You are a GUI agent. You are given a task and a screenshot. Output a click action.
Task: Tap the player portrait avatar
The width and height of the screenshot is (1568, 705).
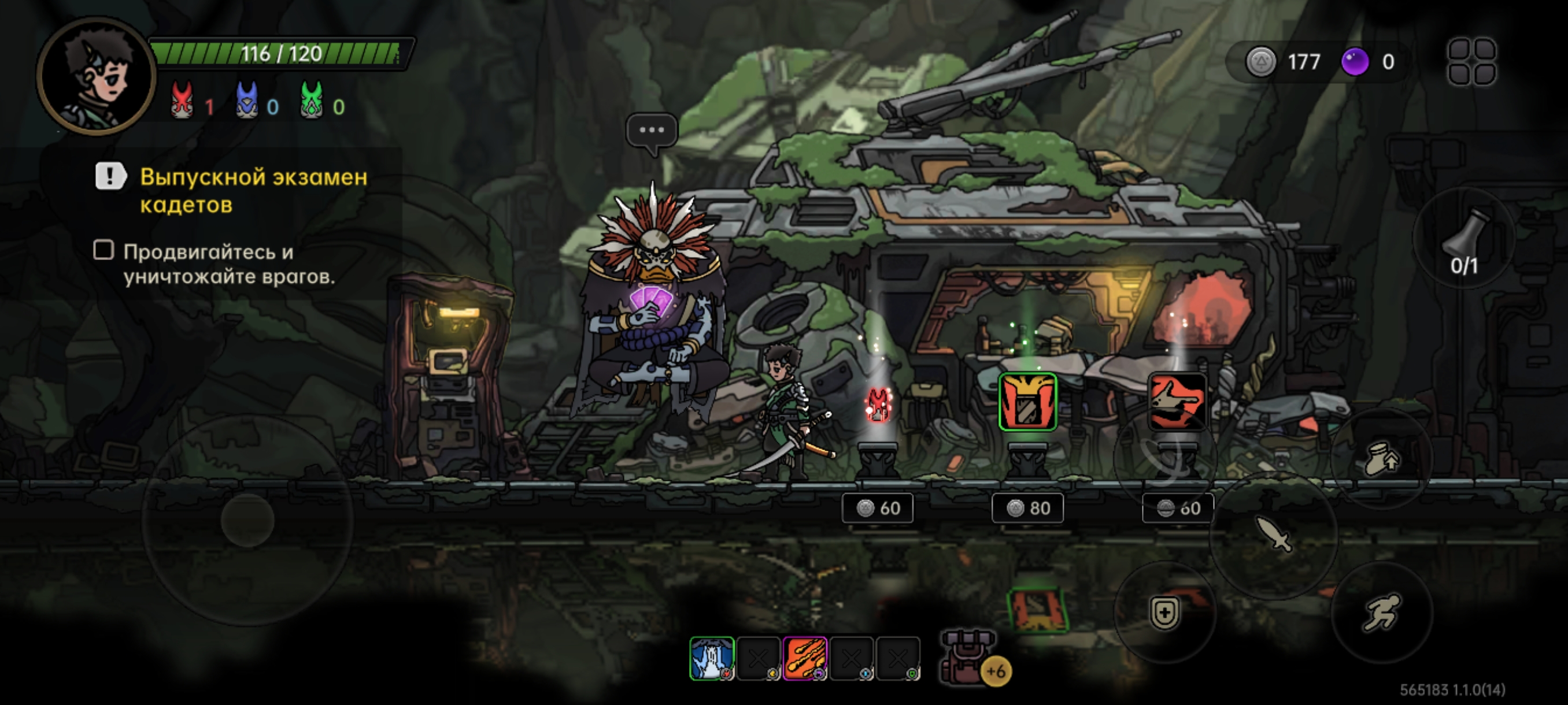click(97, 76)
